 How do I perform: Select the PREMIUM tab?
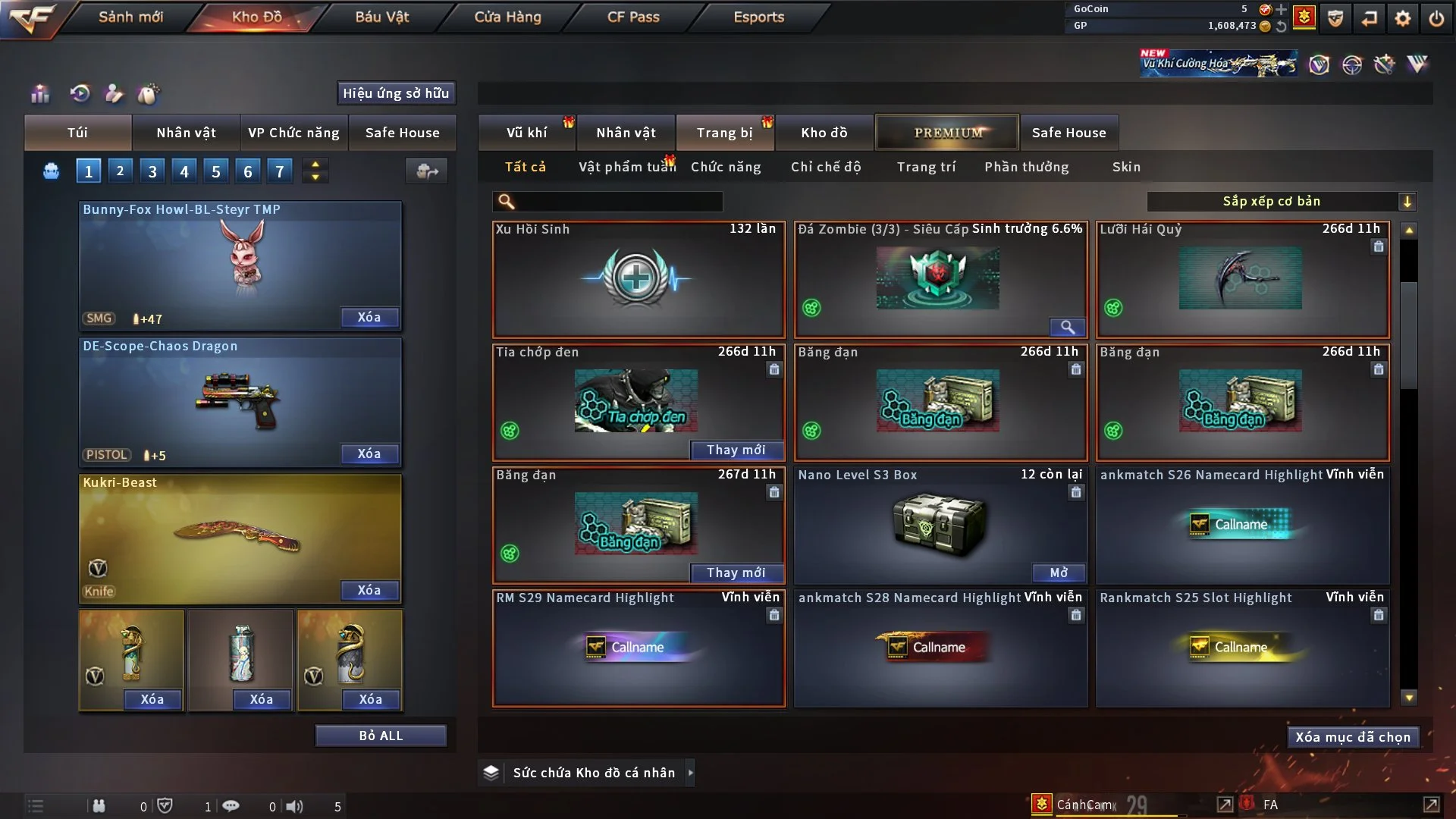(947, 133)
